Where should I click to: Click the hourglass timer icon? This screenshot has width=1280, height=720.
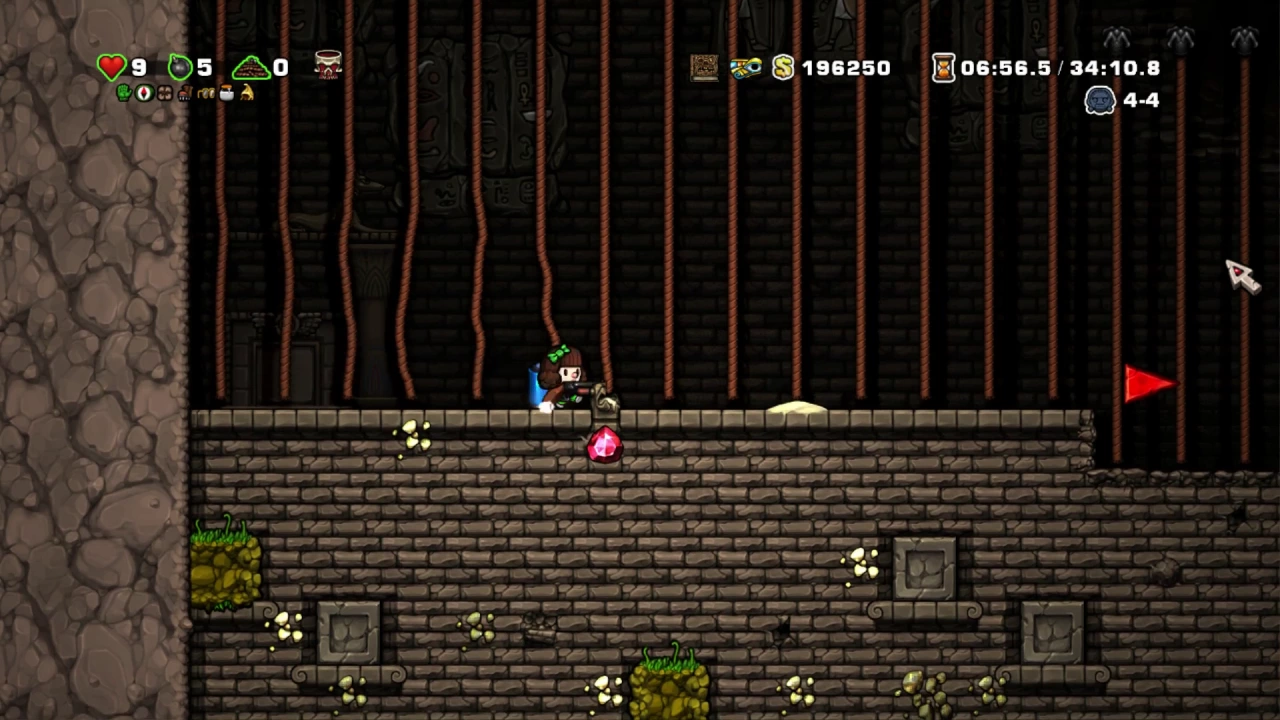(x=943, y=67)
